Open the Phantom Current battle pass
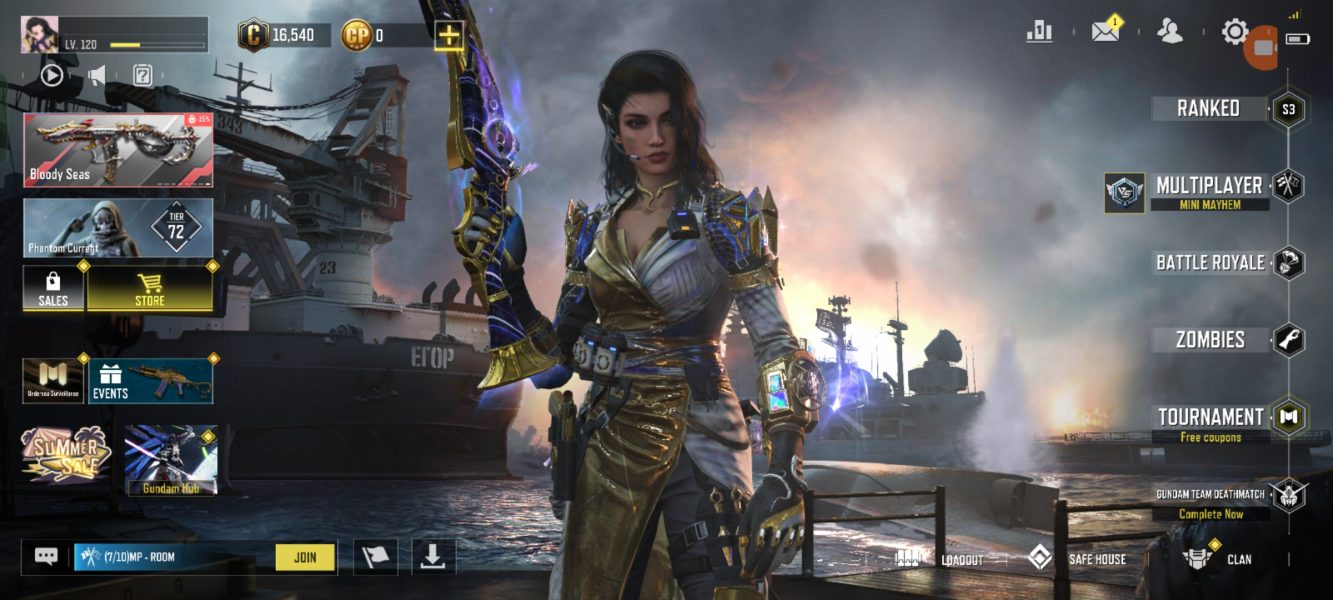This screenshot has width=1333, height=600. (118, 228)
